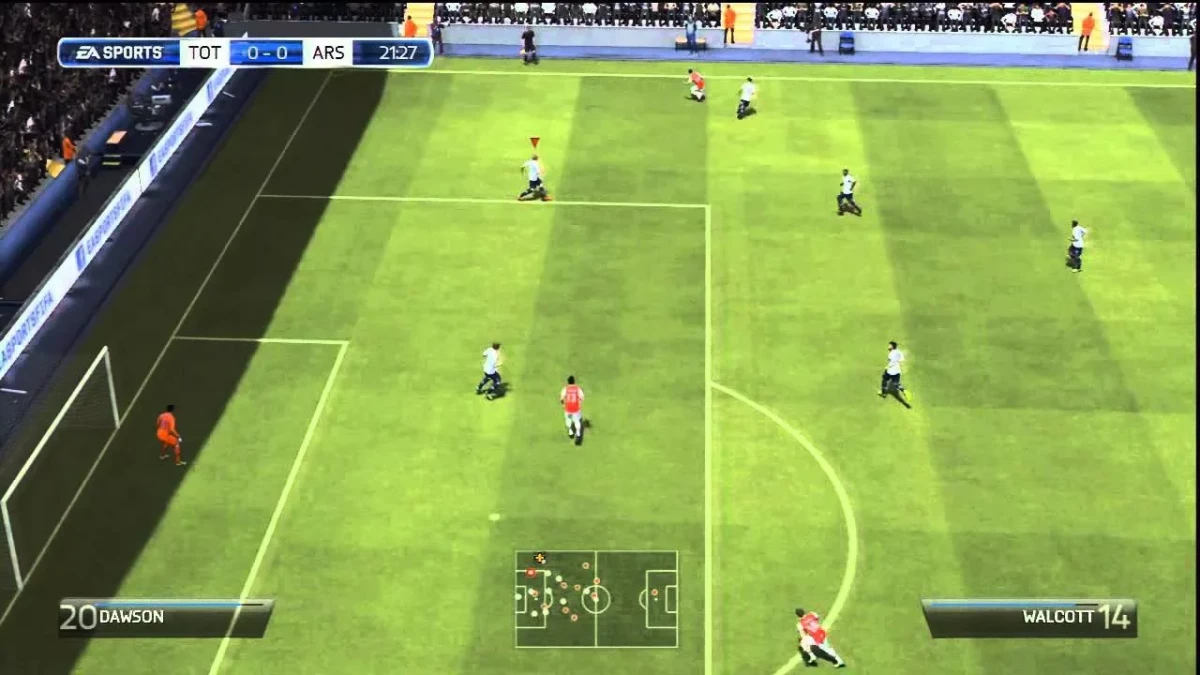Select the Walcott 14 player name panel
Viewport: 1200px width, 675px height.
point(1028,617)
